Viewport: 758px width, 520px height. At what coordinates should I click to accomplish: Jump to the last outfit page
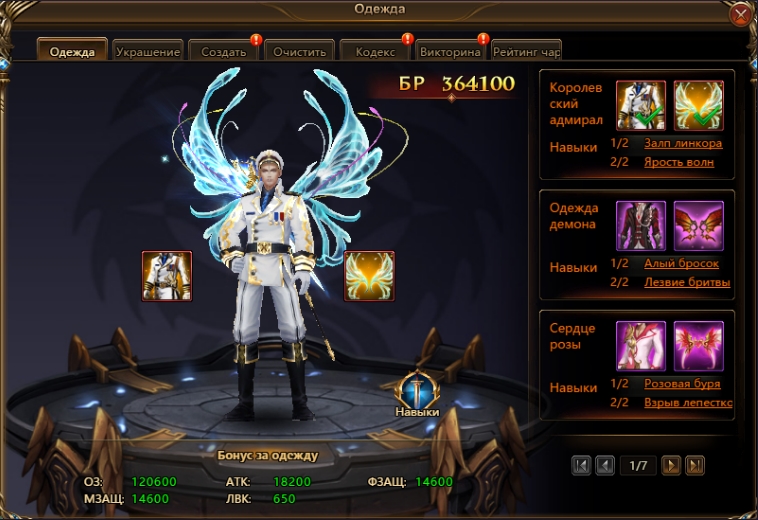695,465
